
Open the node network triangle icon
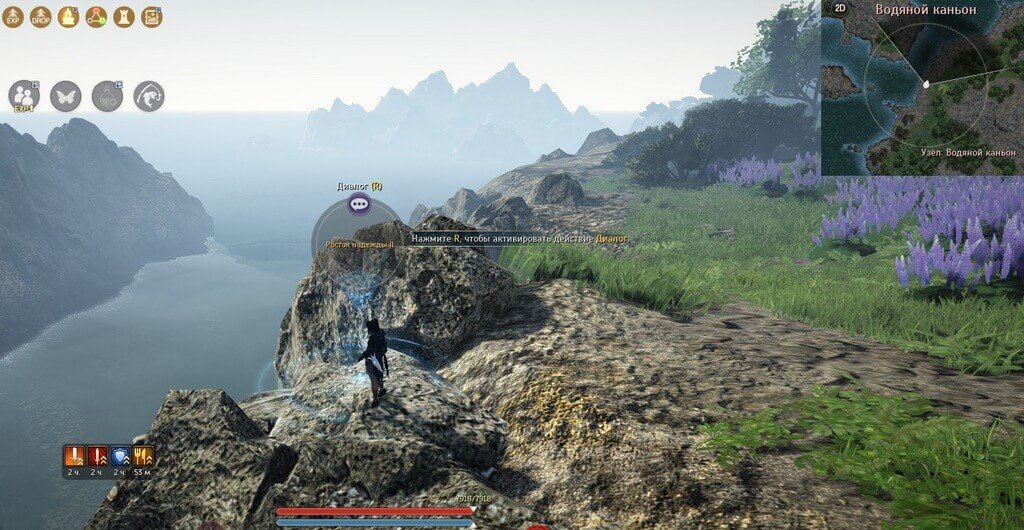pyautogui.click(x=96, y=17)
